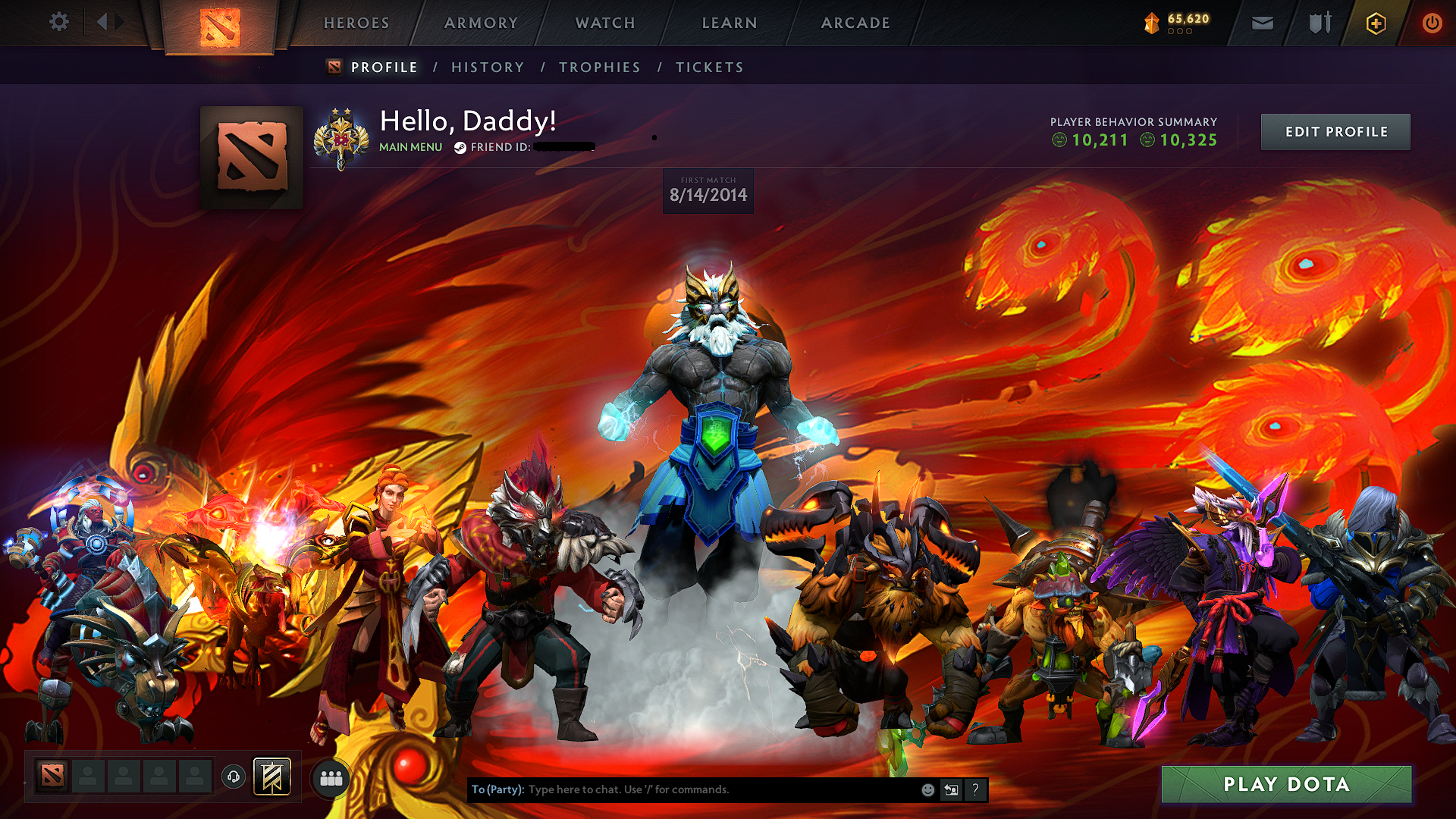The image size is (1456, 819).
Task: Open the Dota Plus hexagon icon
Action: click(1375, 23)
